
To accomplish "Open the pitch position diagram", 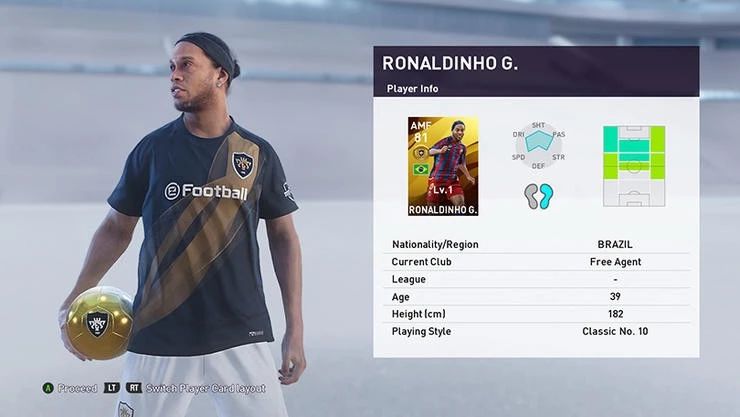I will pyautogui.click(x=633, y=165).
